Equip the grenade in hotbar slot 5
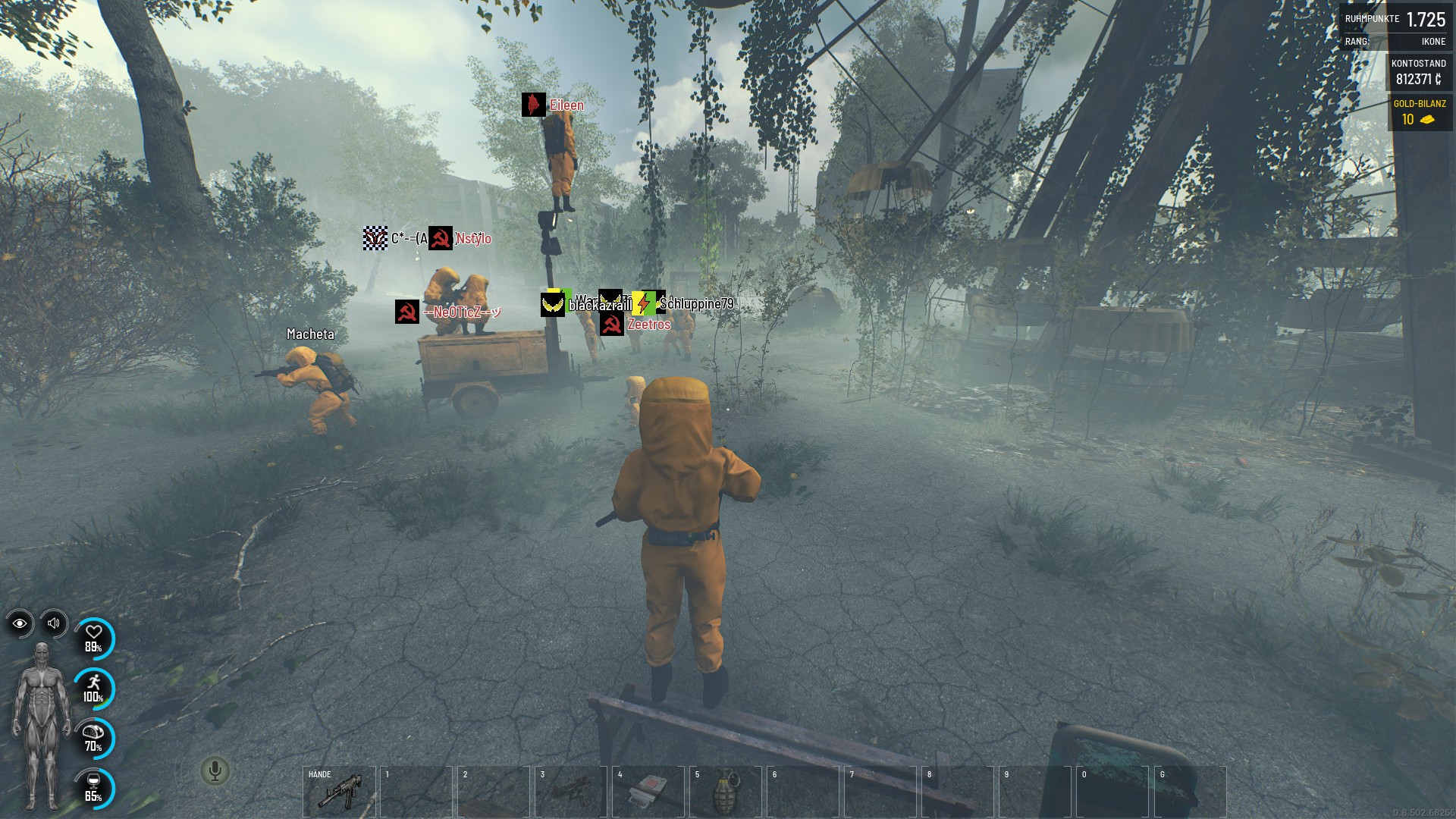The width and height of the screenshot is (1456, 819). (726, 791)
